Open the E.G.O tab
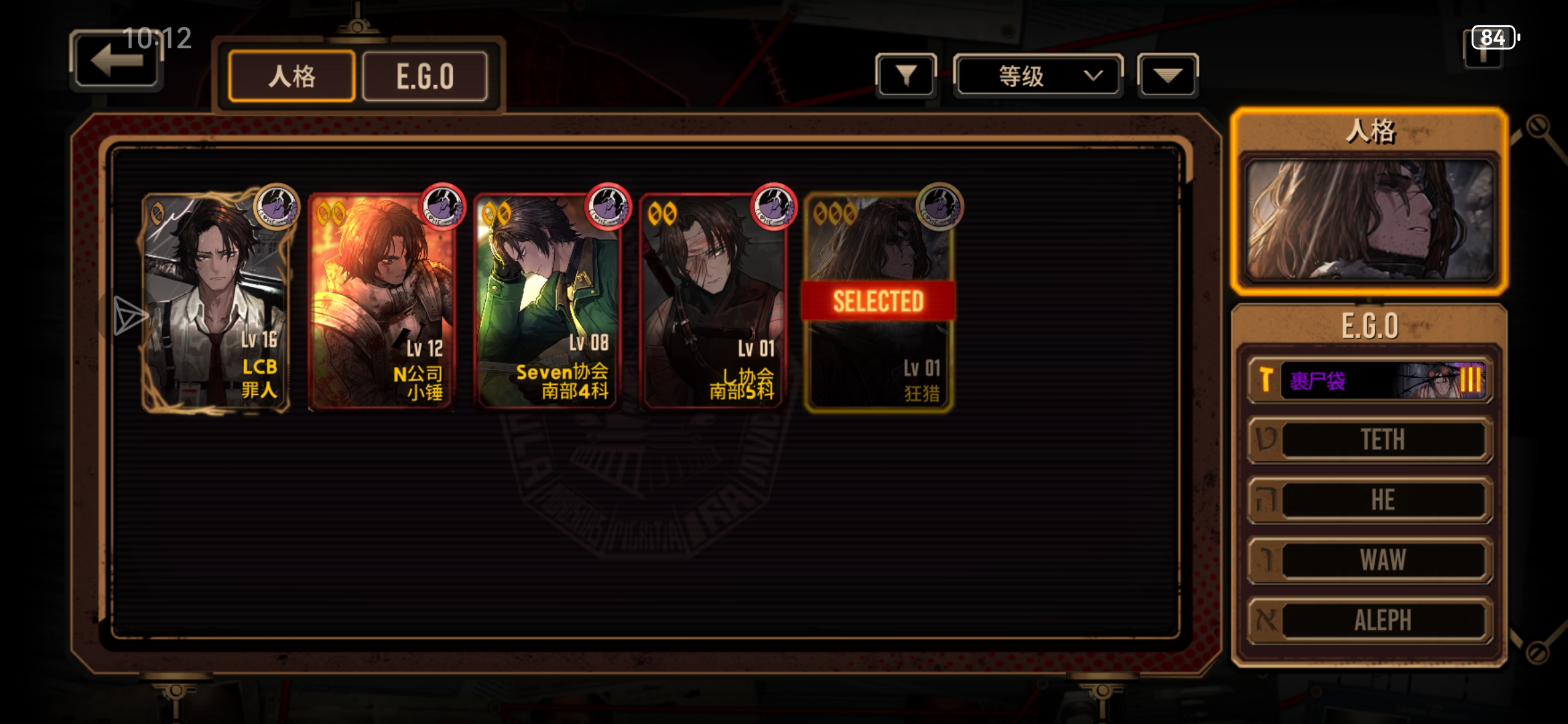The width and height of the screenshot is (1568, 724). tap(425, 76)
